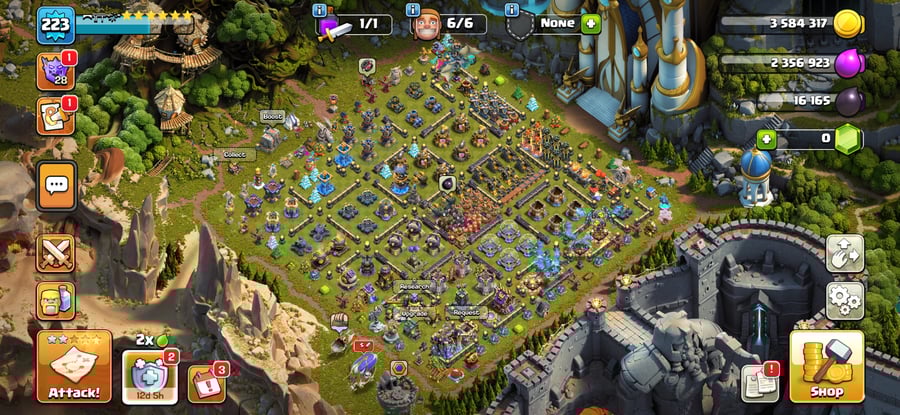Open the clan badge icon showing 28
Viewport: 900px width, 415px height.
[x=54, y=71]
